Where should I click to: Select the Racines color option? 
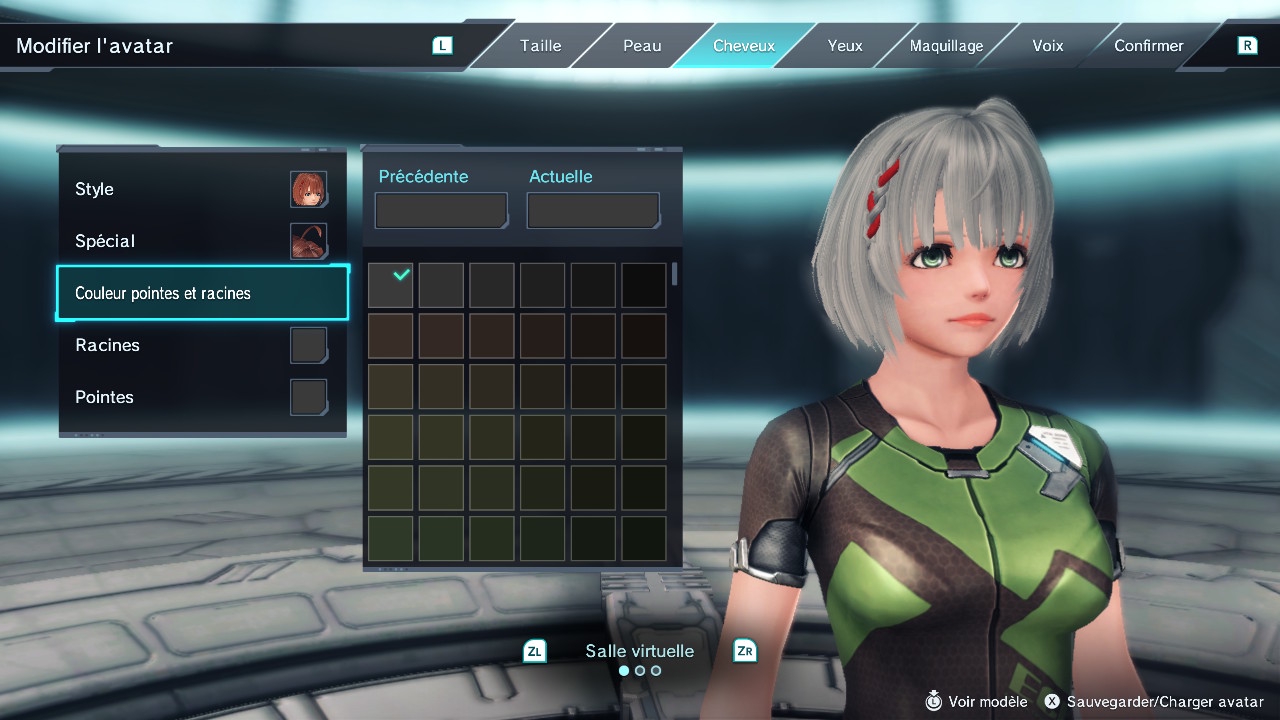(x=202, y=345)
